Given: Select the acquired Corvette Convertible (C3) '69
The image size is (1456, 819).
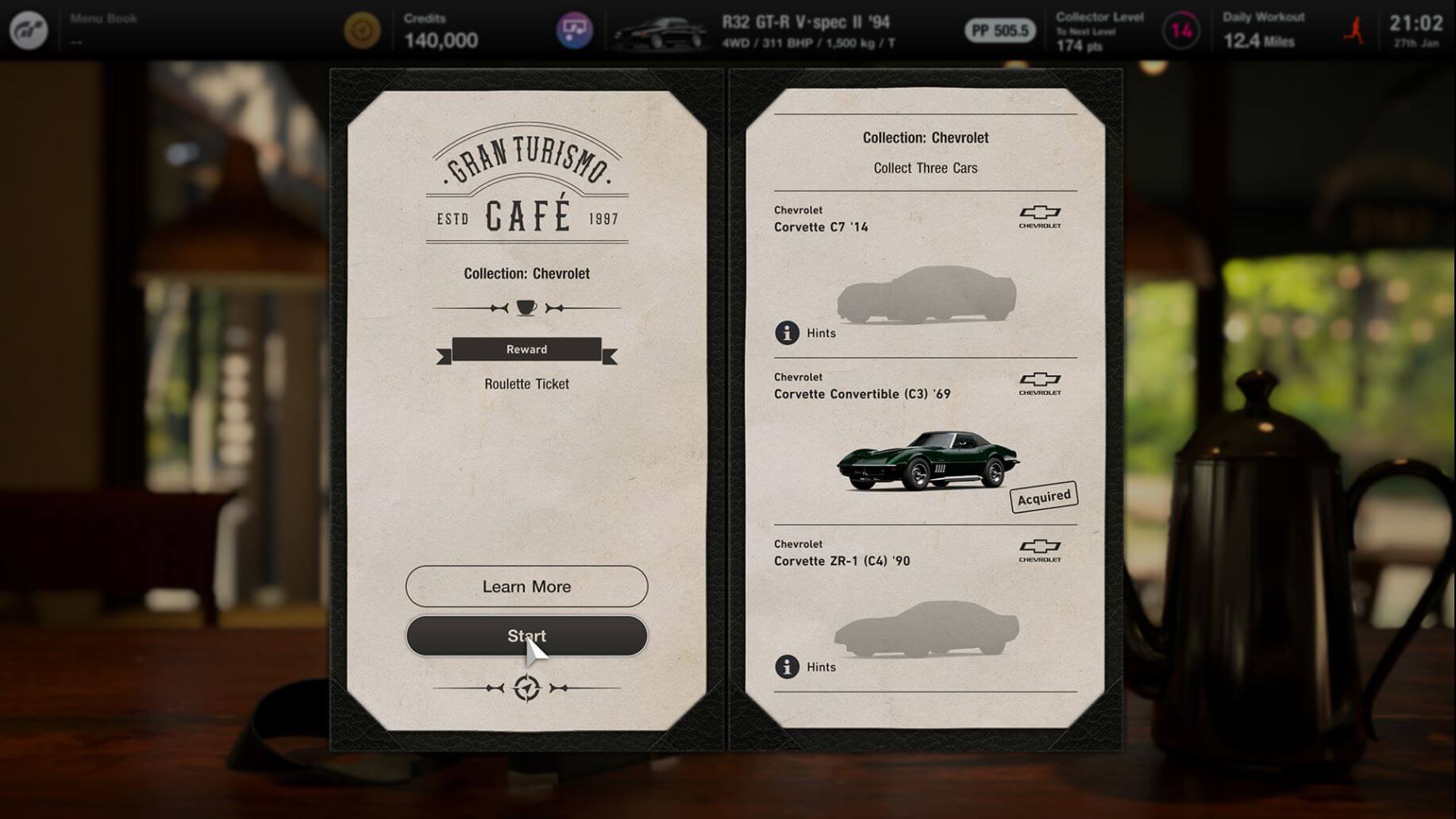Looking at the screenshot, I should 927,461.
